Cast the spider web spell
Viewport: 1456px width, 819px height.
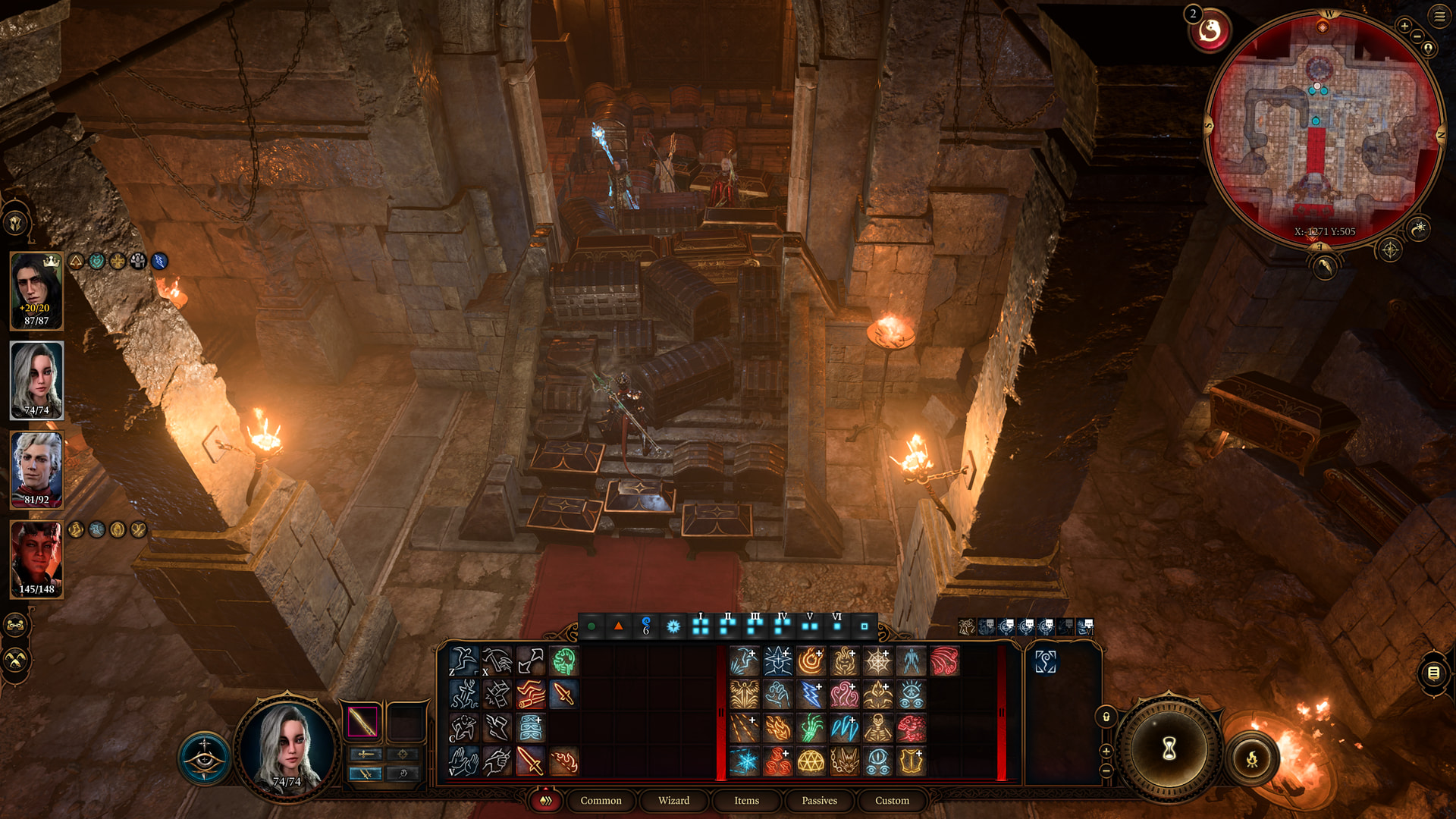pos(877,661)
